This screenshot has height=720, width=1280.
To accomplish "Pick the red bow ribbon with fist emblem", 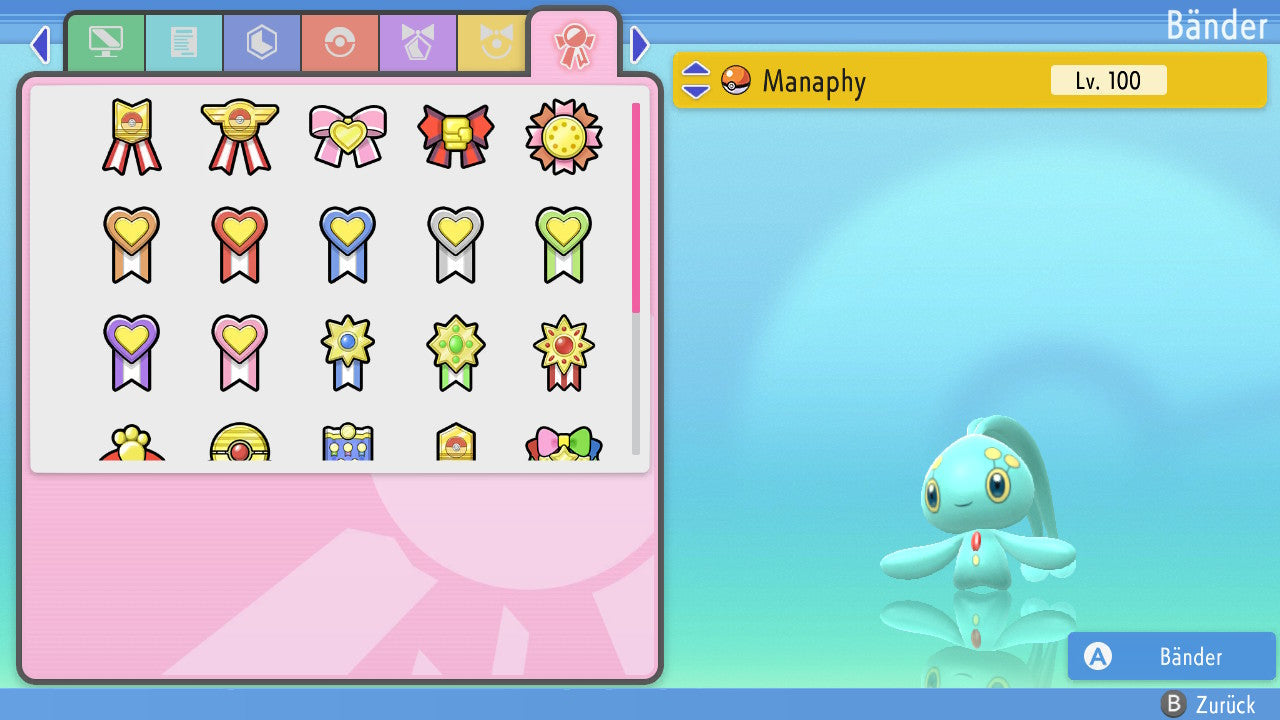I will [455, 135].
